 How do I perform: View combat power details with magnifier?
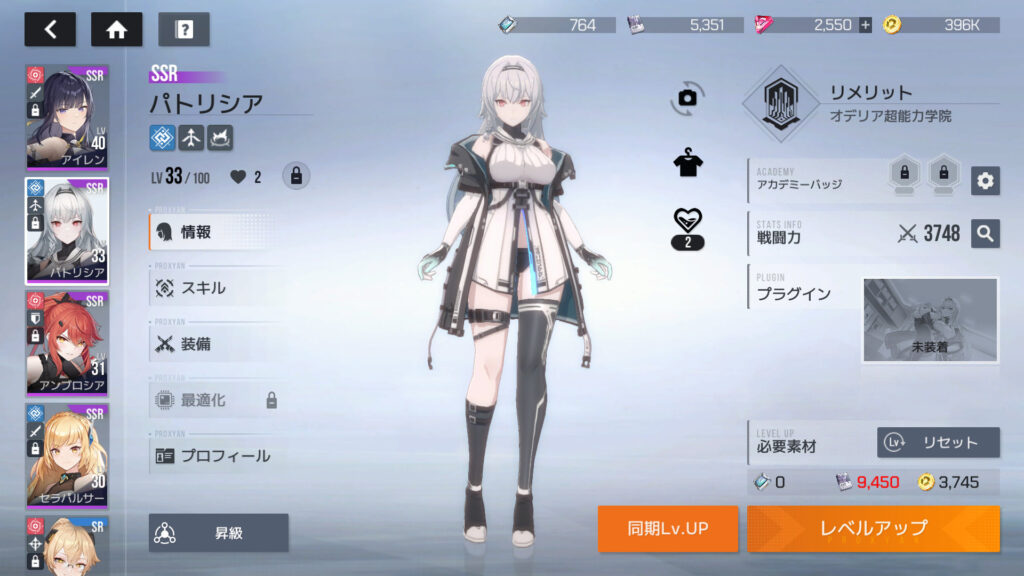point(985,234)
